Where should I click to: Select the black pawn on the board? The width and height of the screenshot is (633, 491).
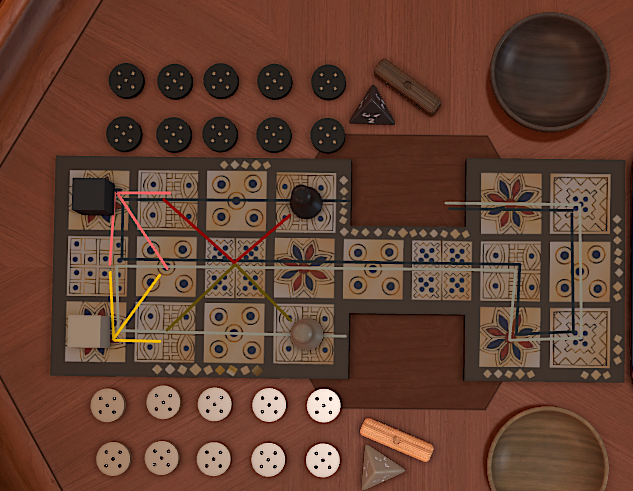click(305, 203)
